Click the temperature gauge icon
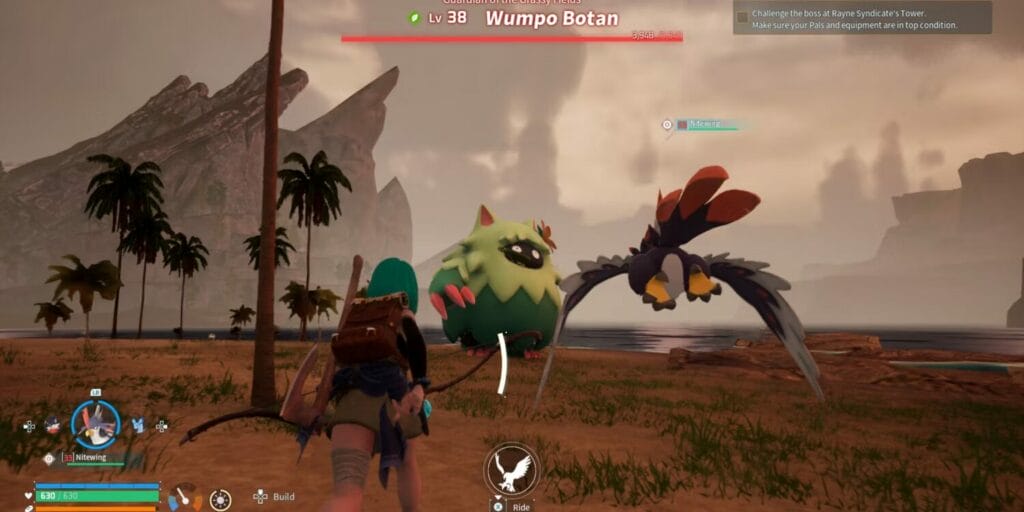 click(x=183, y=497)
